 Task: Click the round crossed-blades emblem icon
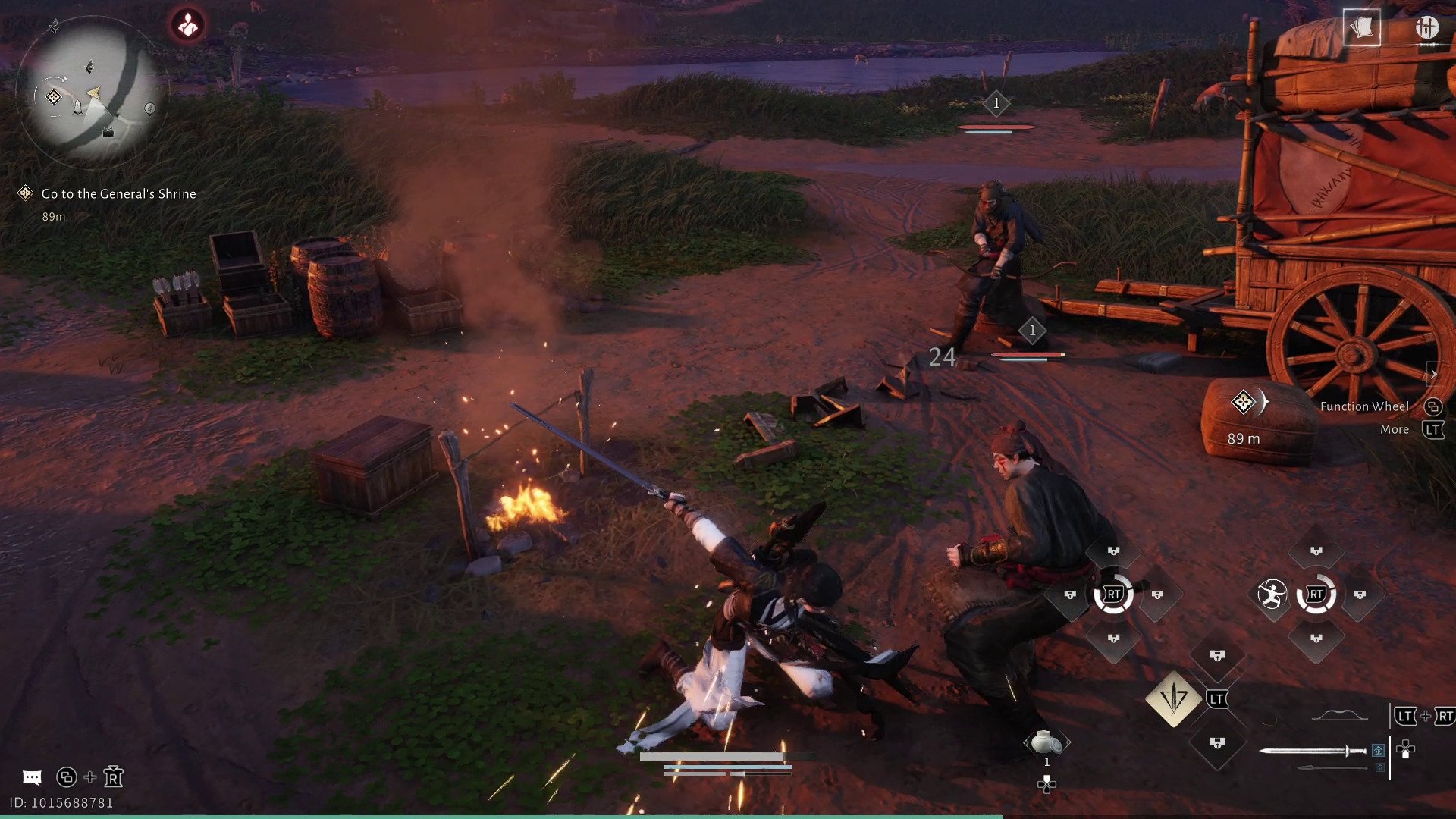[1426, 28]
